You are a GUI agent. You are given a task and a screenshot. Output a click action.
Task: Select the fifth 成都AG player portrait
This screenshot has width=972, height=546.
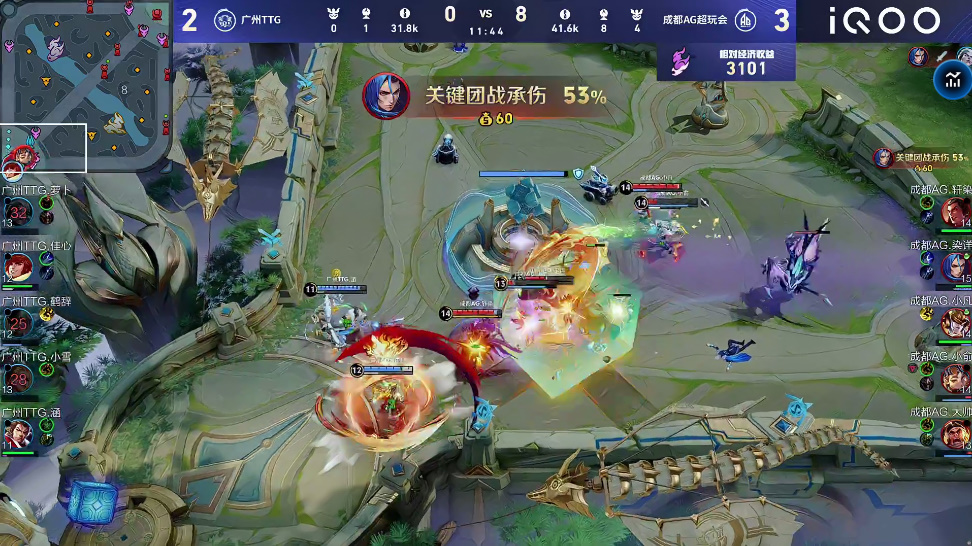coord(955,433)
